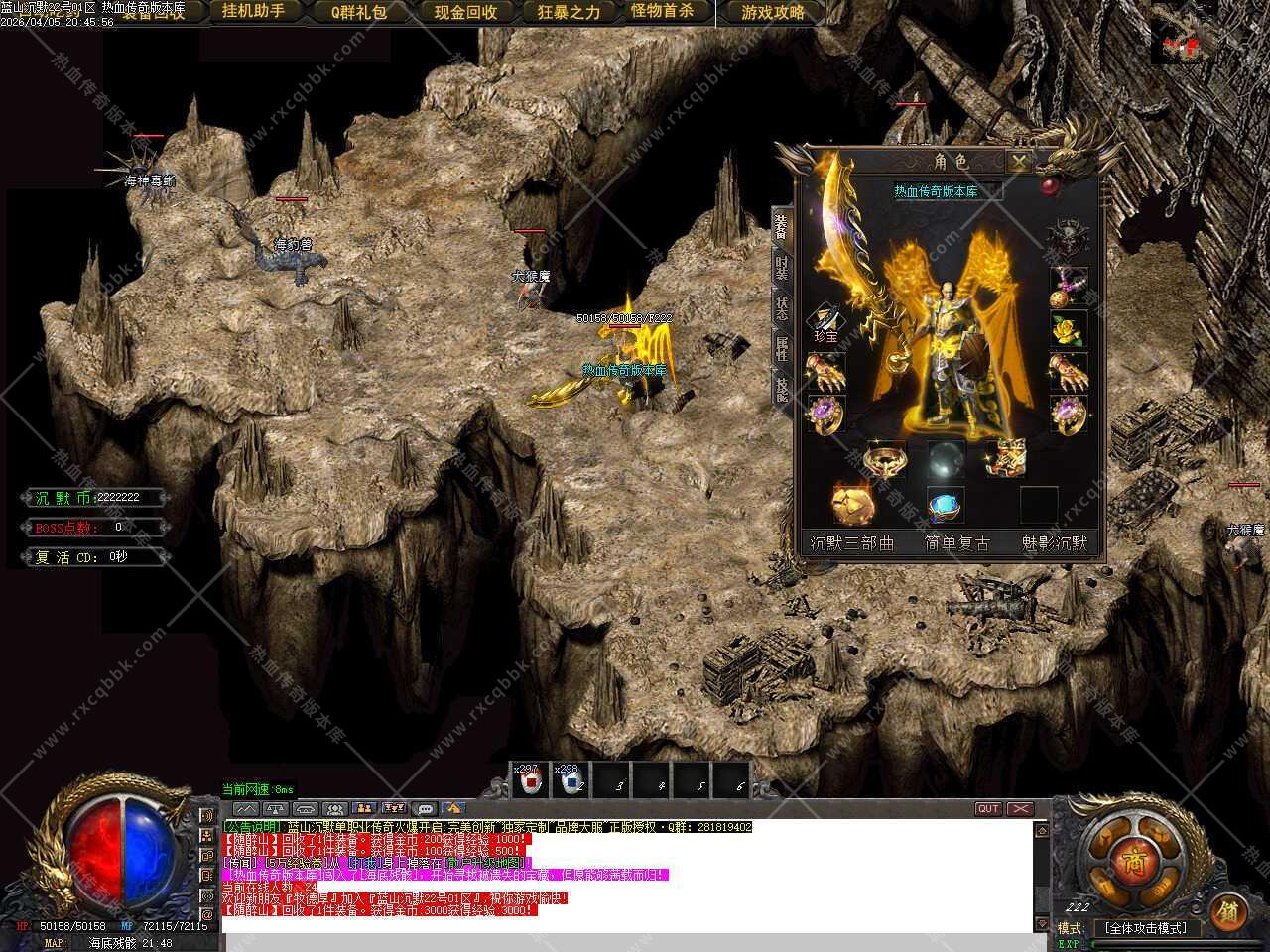1270x952 pixels.
Task: Switch to the 技能 skills tab
Action: [x=782, y=389]
